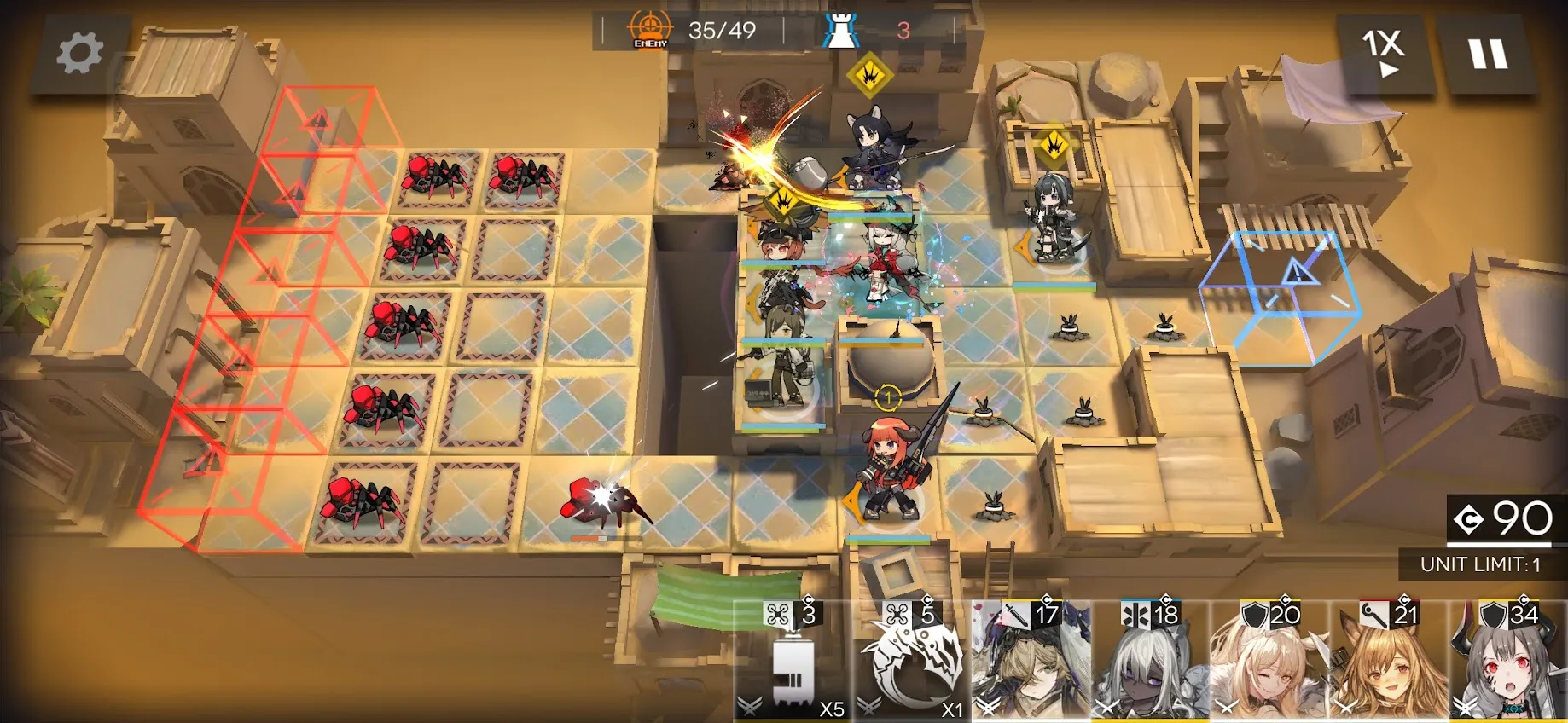The image size is (1568, 723).
Task: Toggle the 1X game speed button
Action: 1383,52
